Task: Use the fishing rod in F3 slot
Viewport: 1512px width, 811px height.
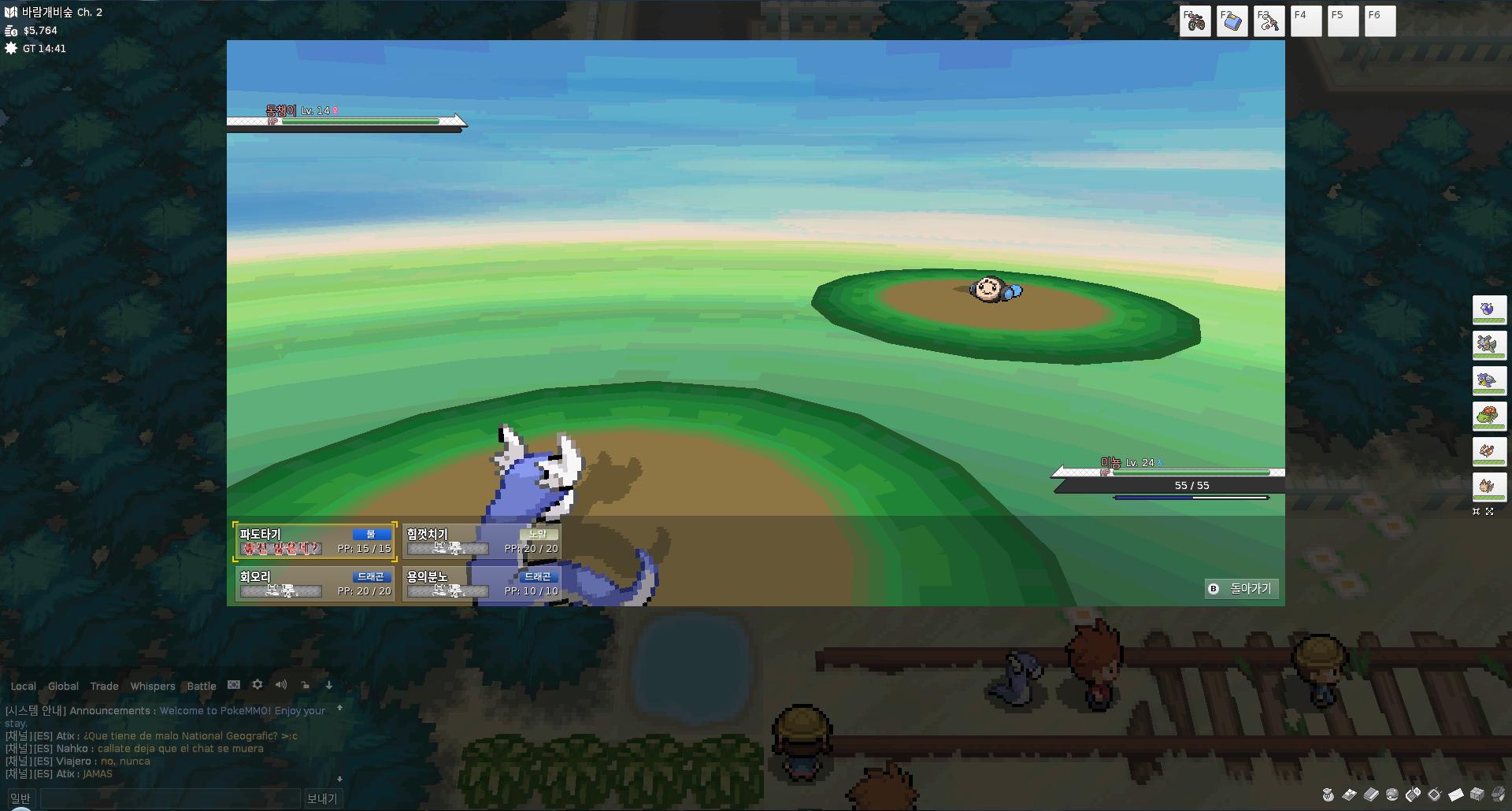Action: click(1269, 21)
